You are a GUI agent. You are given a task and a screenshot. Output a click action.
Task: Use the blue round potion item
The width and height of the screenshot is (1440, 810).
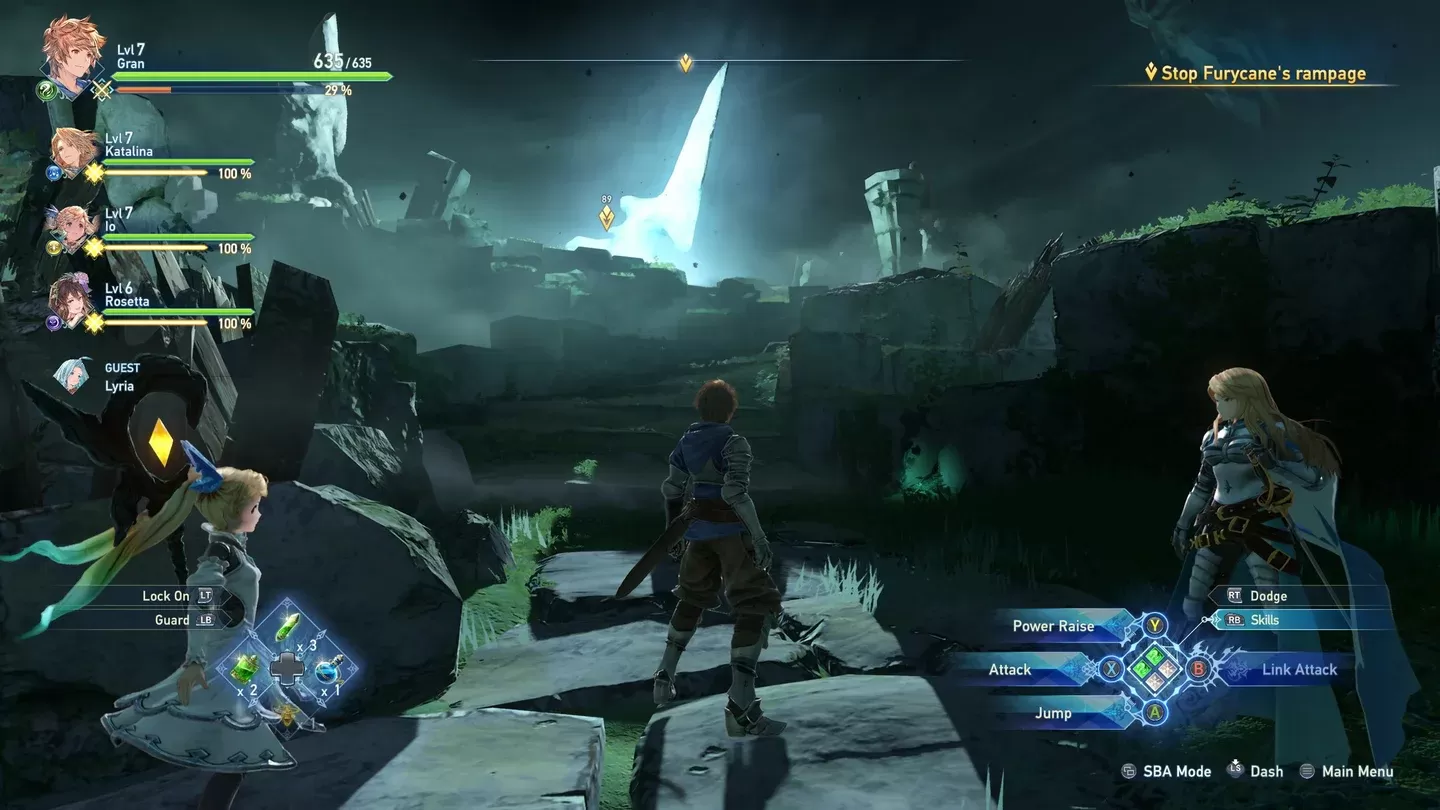point(329,669)
